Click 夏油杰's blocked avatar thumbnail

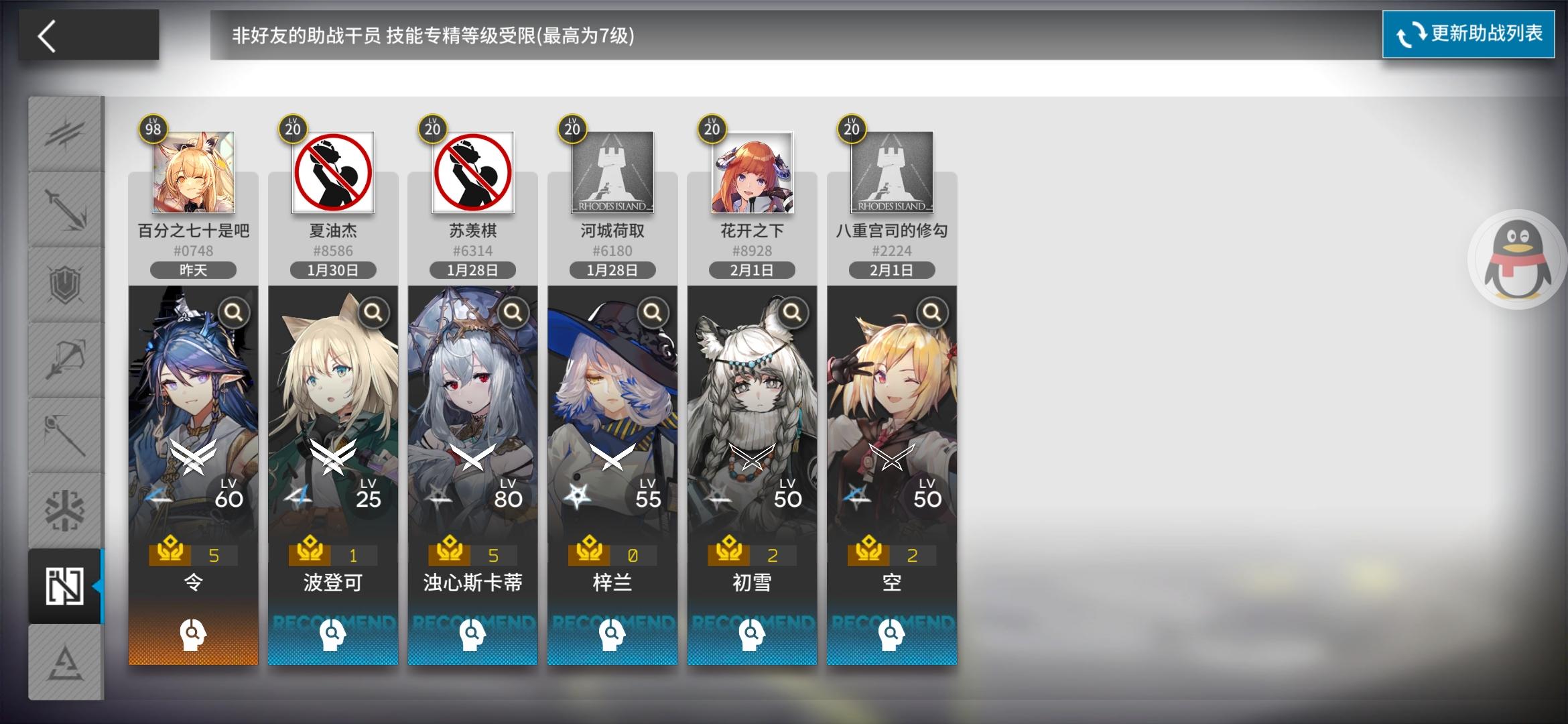pyautogui.click(x=332, y=173)
